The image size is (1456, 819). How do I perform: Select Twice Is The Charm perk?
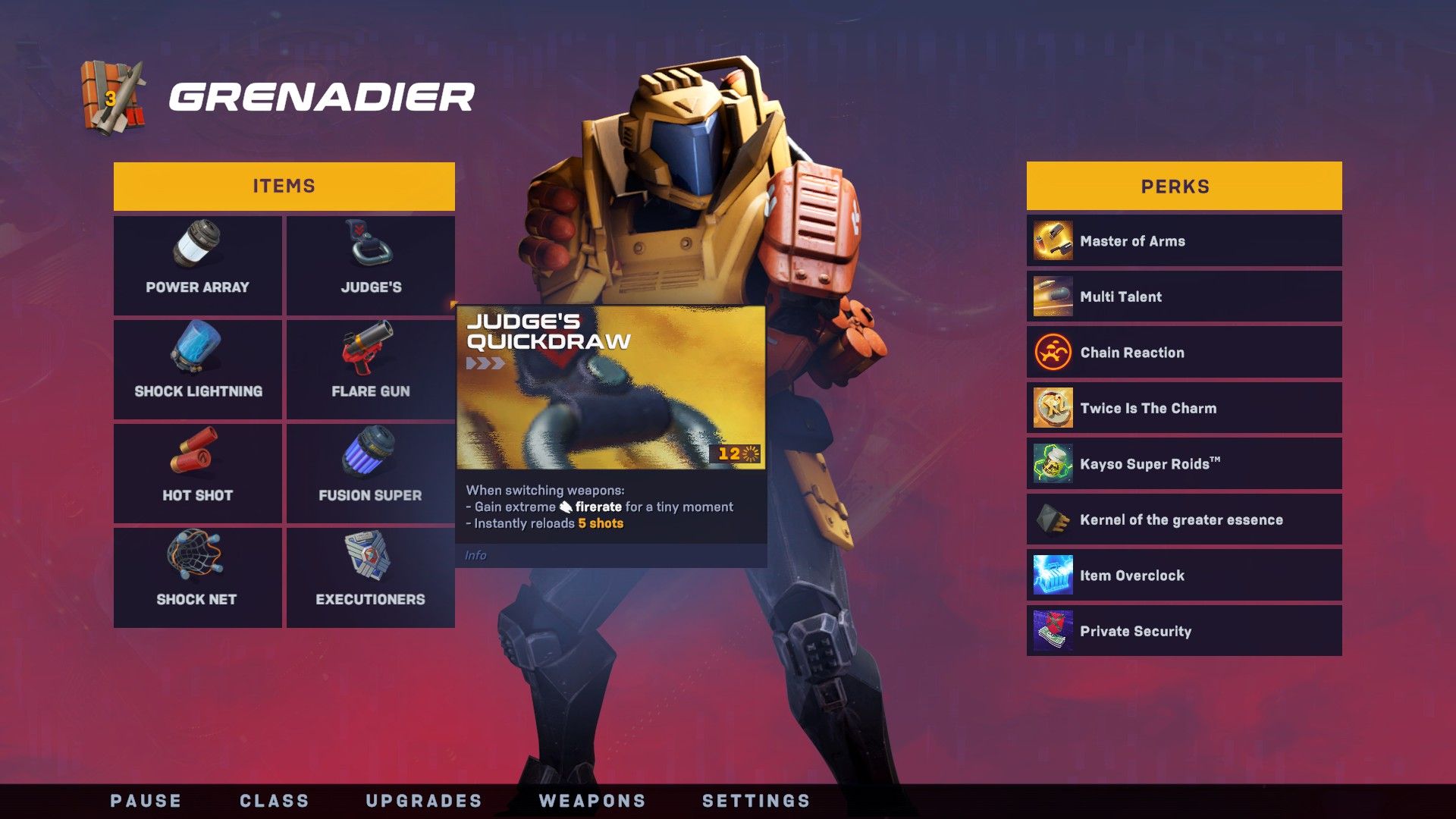tap(1184, 408)
